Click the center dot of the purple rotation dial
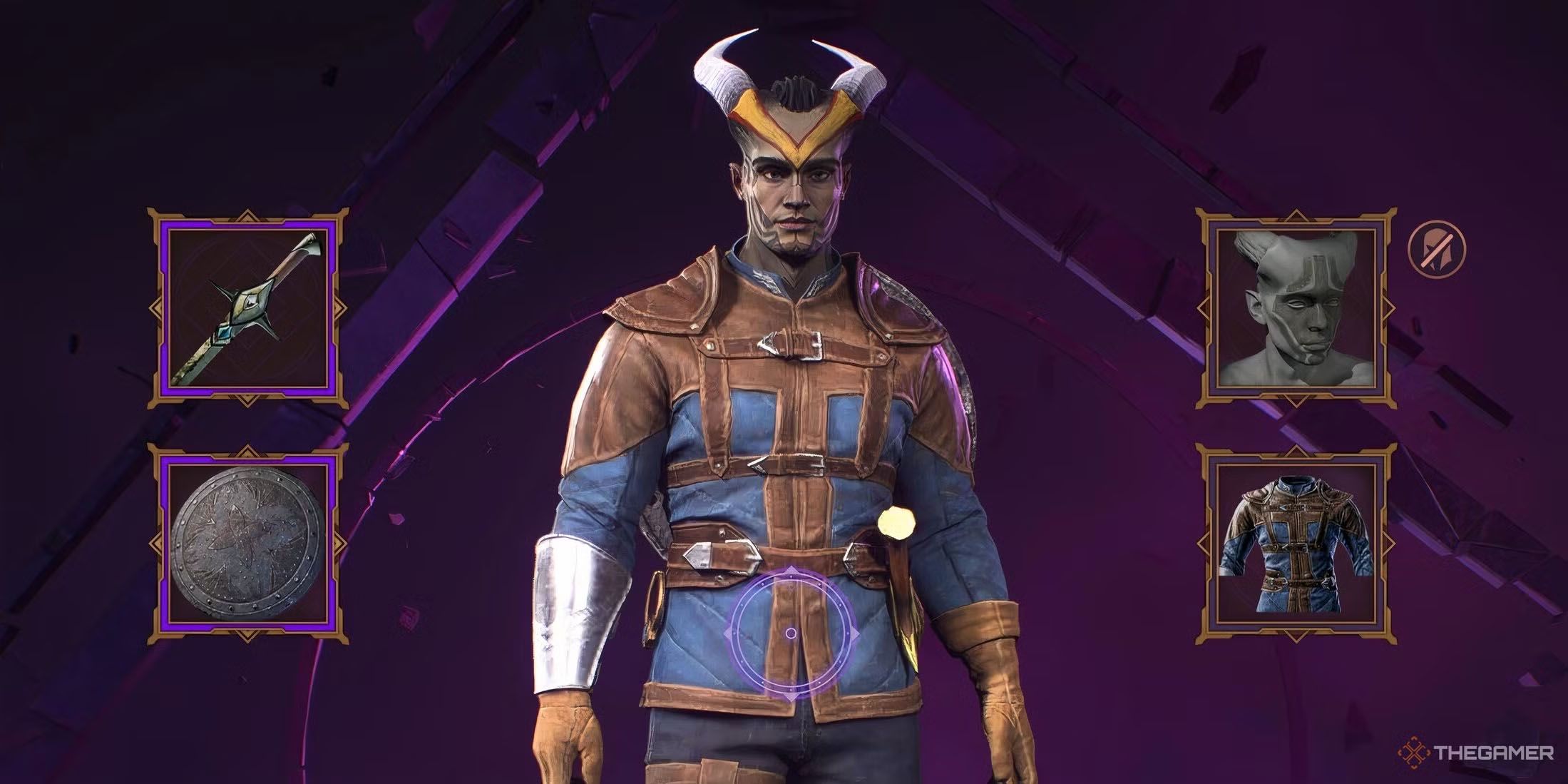Screen dimensions: 1568x784 click(x=791, y=633)
